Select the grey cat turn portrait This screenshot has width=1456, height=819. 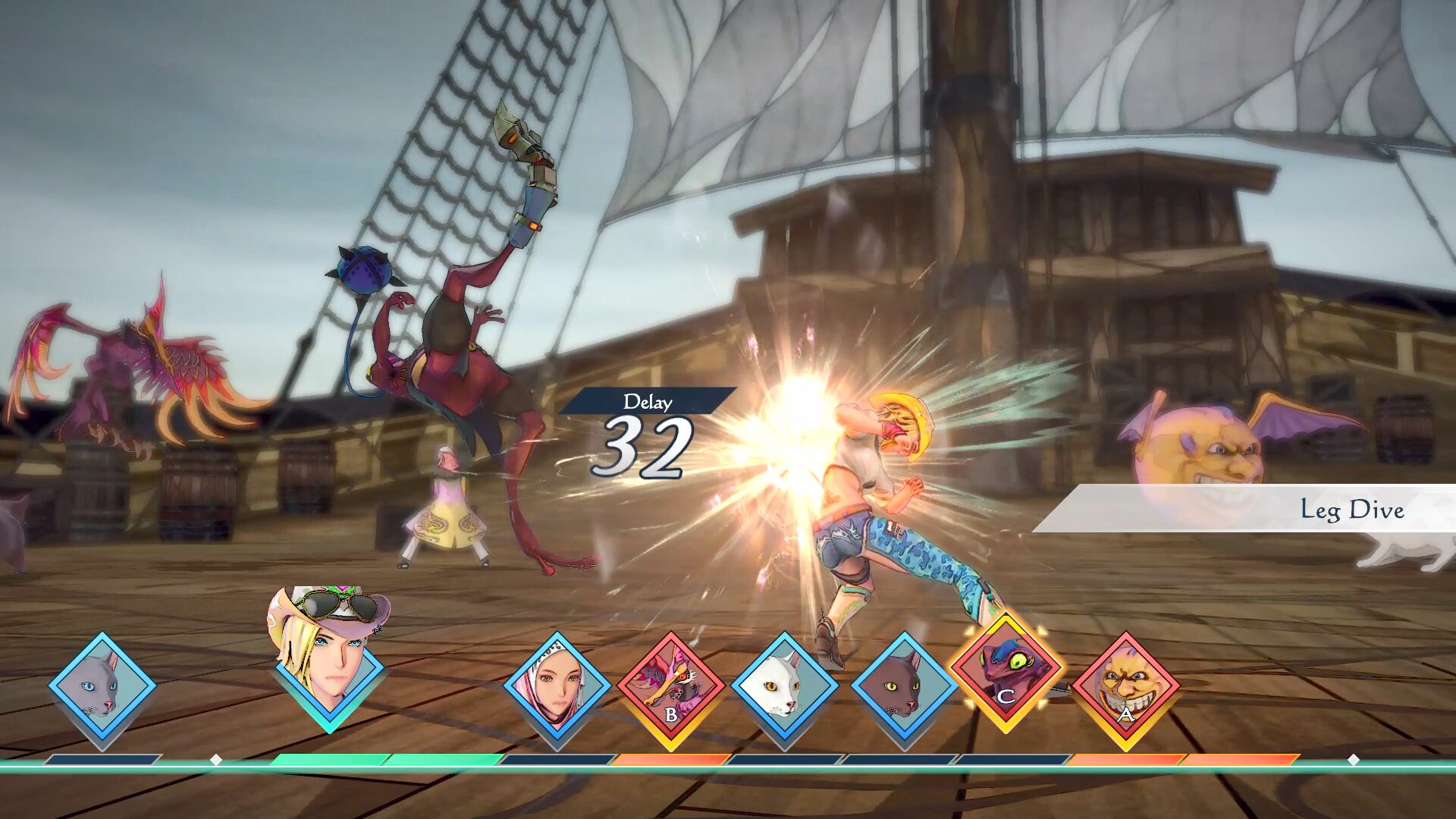coord(102,686)
